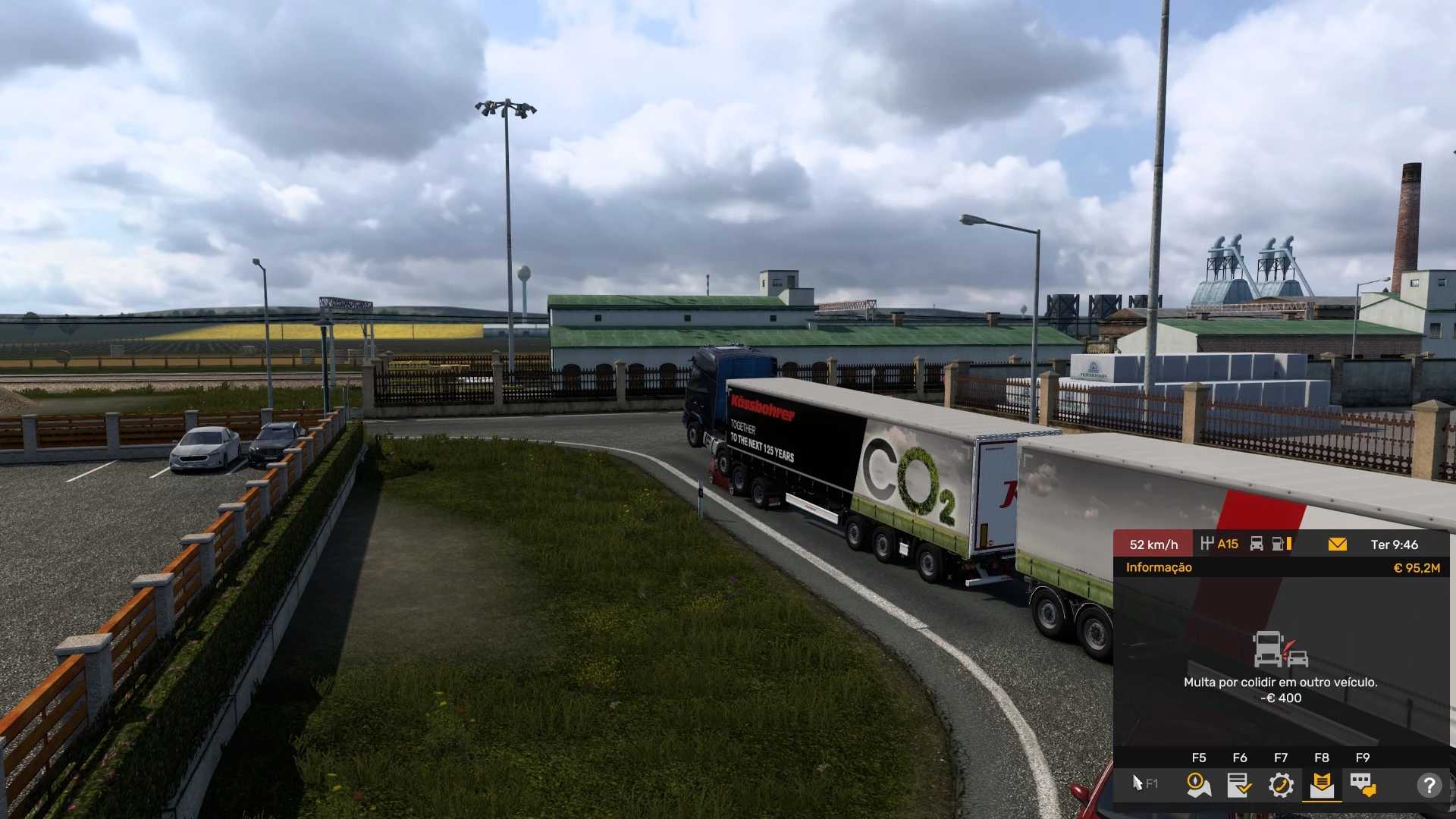Screen dimensions: 1456x819
Task: Click the fuel pump gauge icon
Action: coord(1281,544)
